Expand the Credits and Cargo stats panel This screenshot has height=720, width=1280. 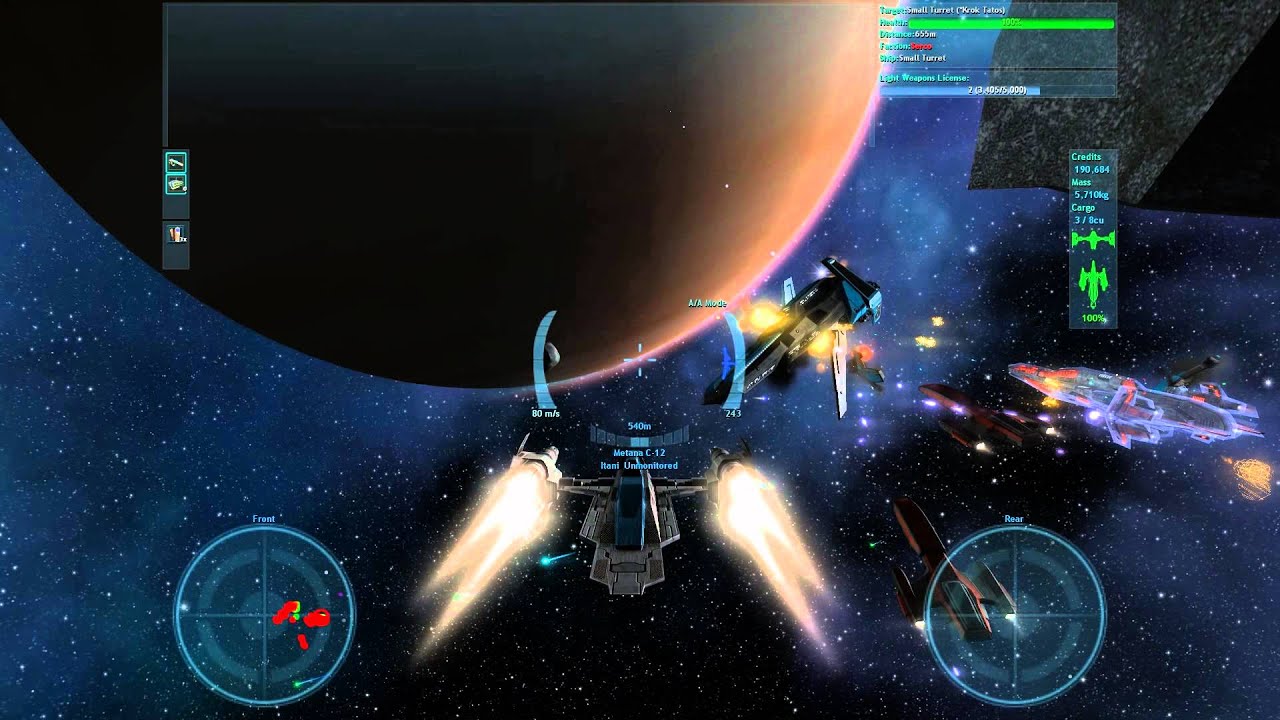[1092, 185]
